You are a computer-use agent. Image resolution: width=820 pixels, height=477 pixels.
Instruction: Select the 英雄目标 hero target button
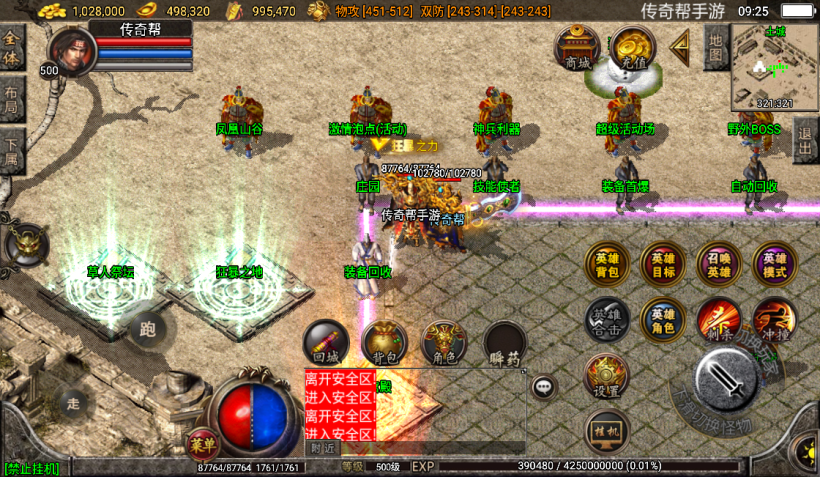pos(662,264)
